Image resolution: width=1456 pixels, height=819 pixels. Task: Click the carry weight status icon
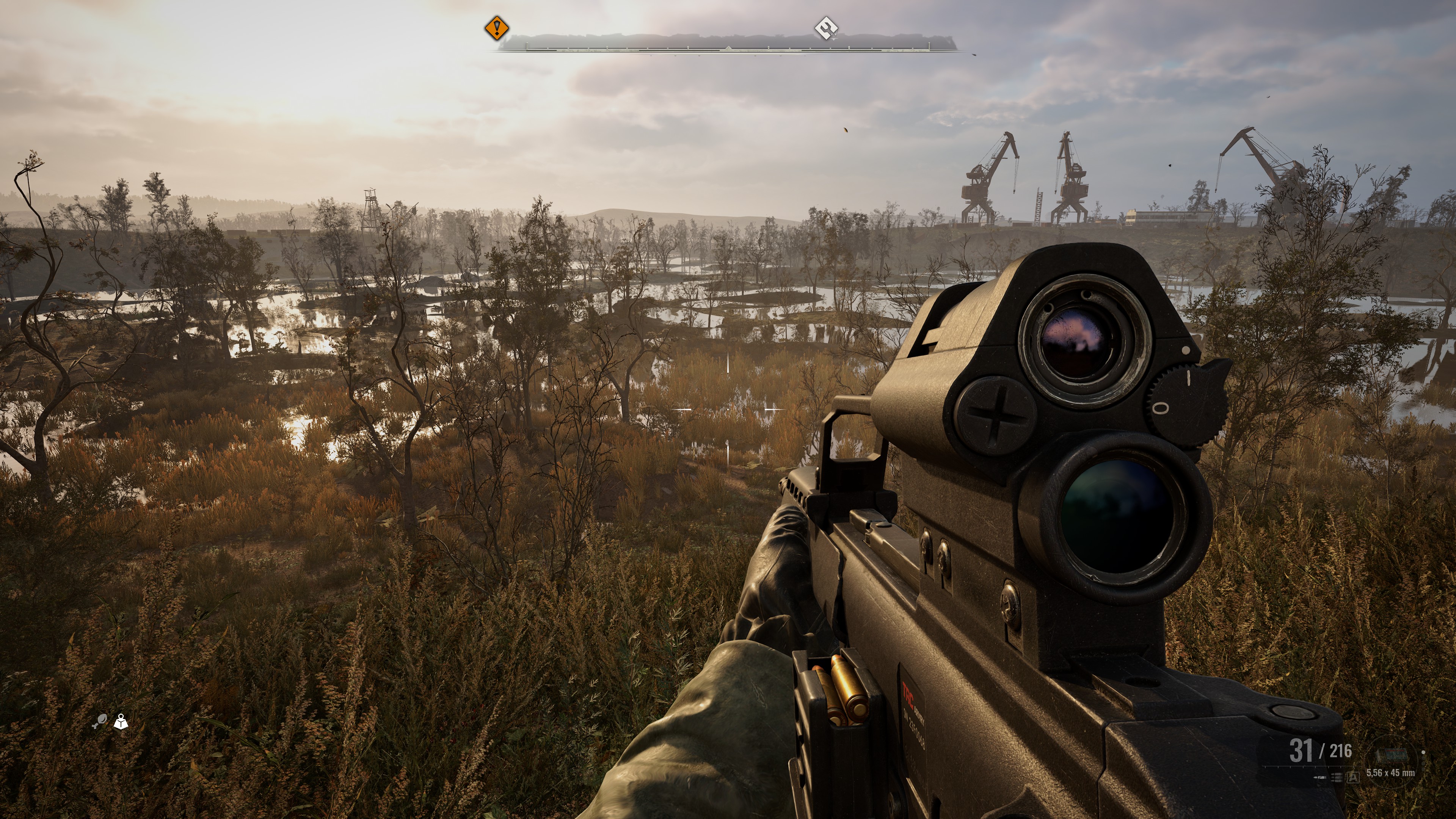click(x=121, y=722)
